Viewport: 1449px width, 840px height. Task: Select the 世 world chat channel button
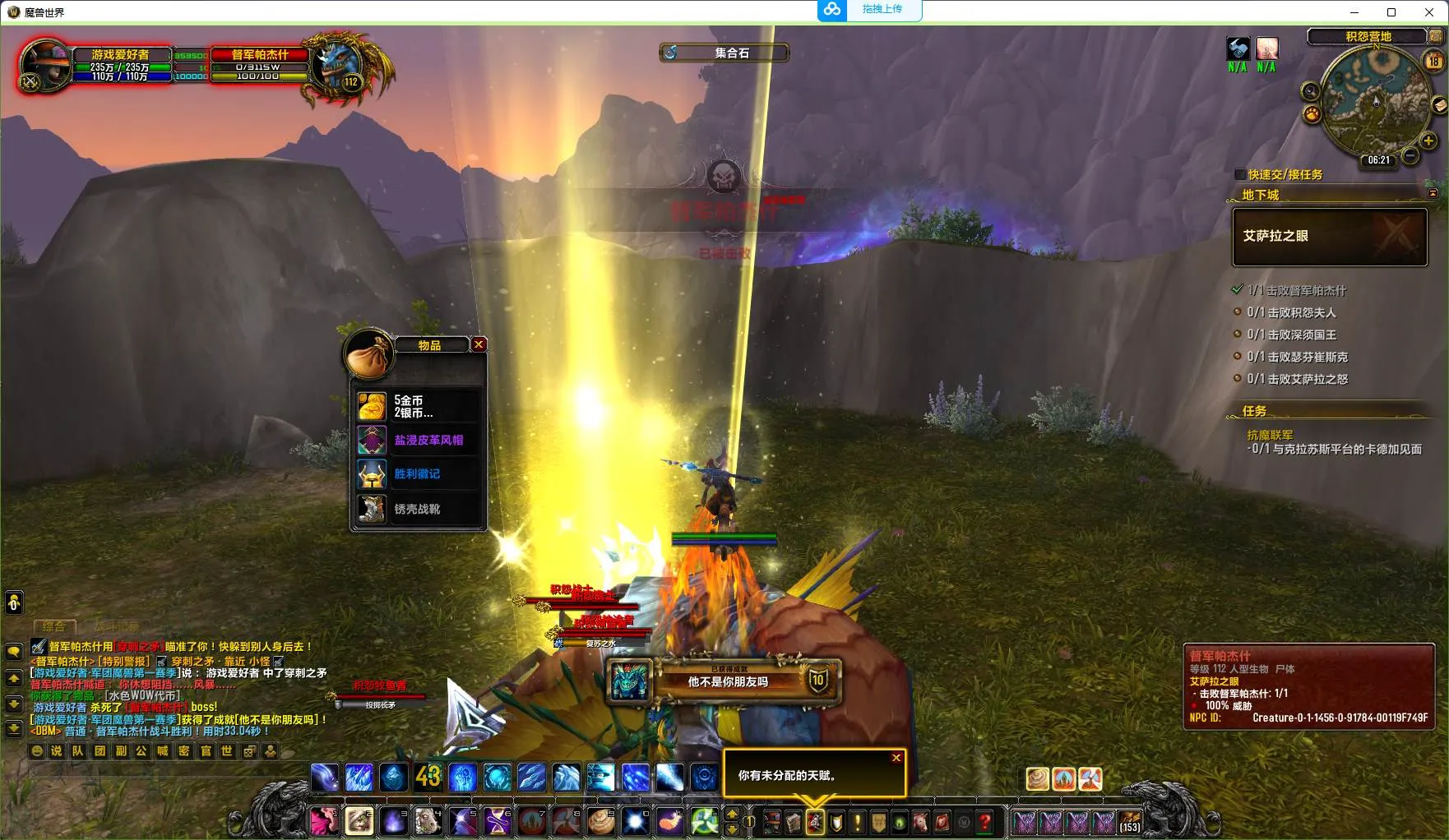click(227, 750)
